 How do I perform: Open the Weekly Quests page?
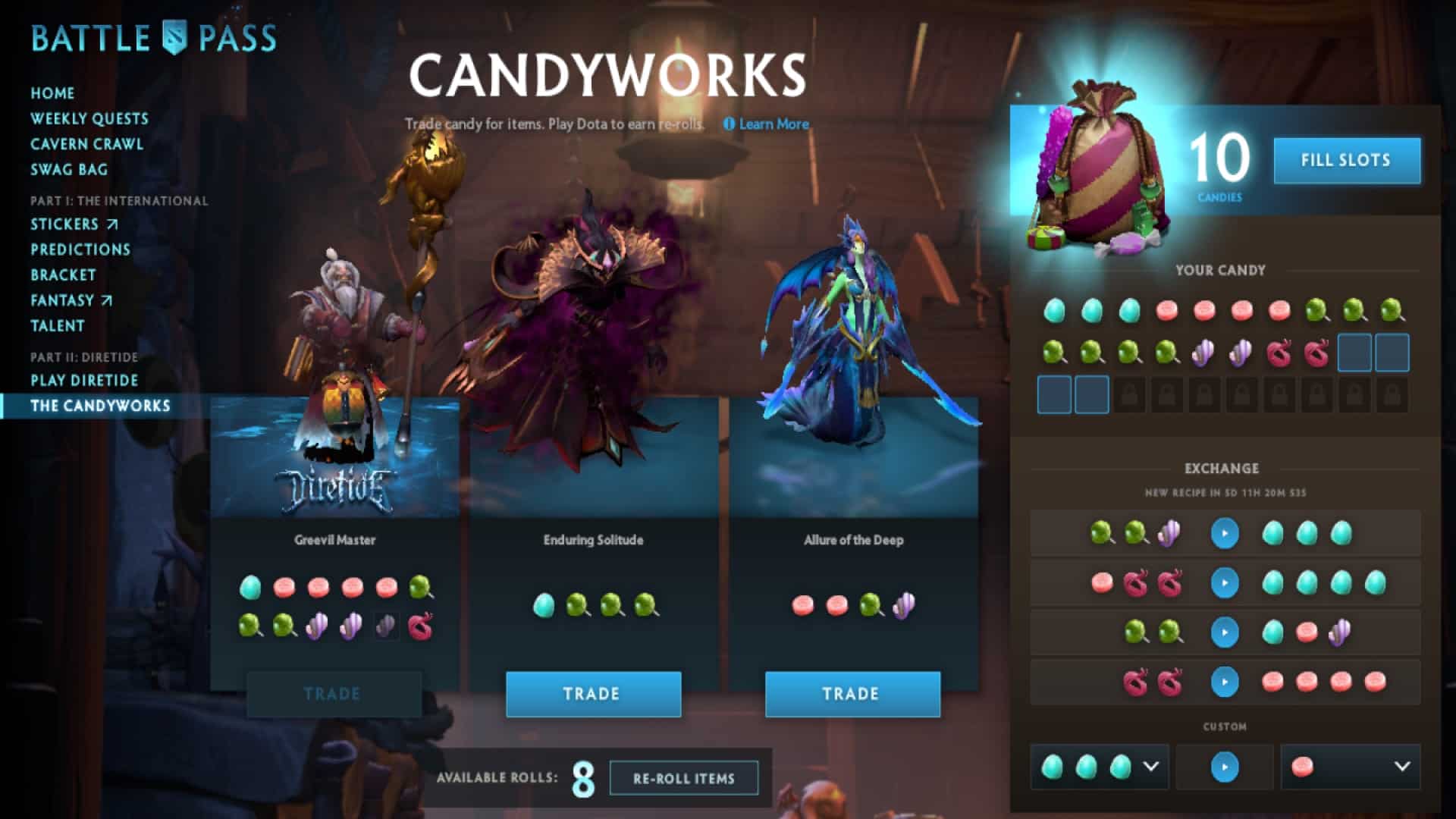(x=89, y=119)
